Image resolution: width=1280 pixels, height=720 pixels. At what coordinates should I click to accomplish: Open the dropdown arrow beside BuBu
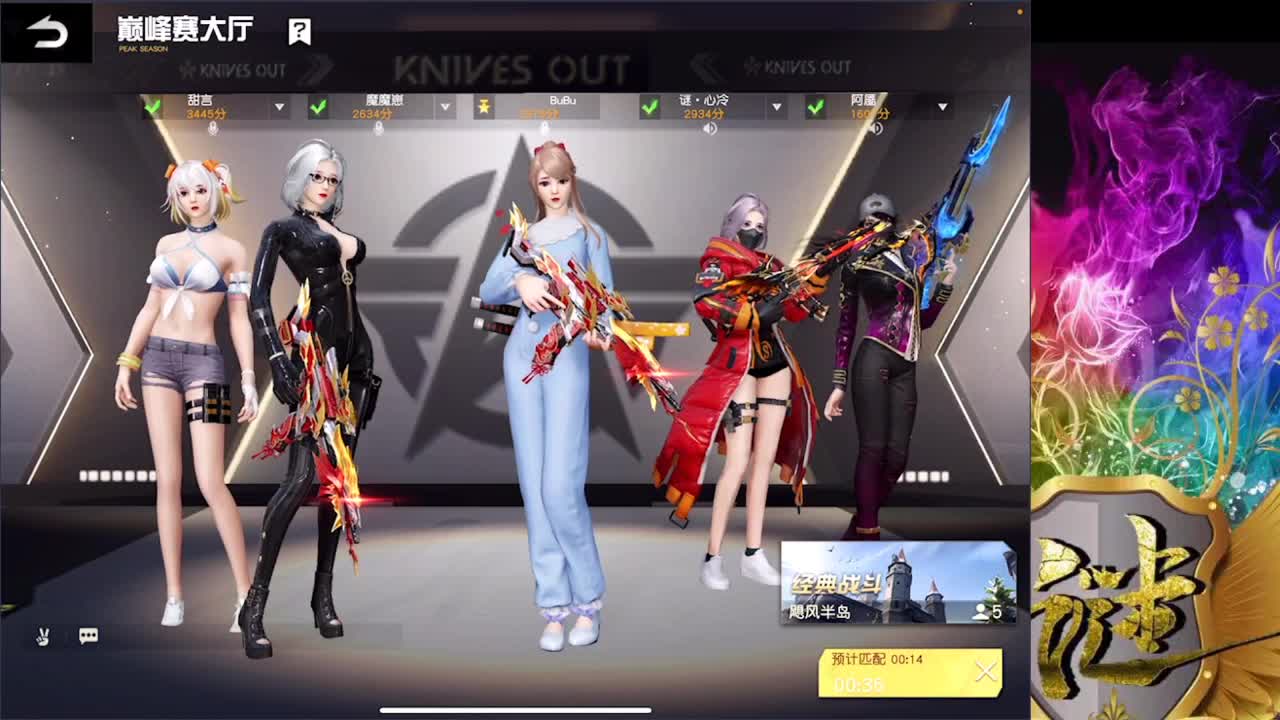tap(613, 107)
